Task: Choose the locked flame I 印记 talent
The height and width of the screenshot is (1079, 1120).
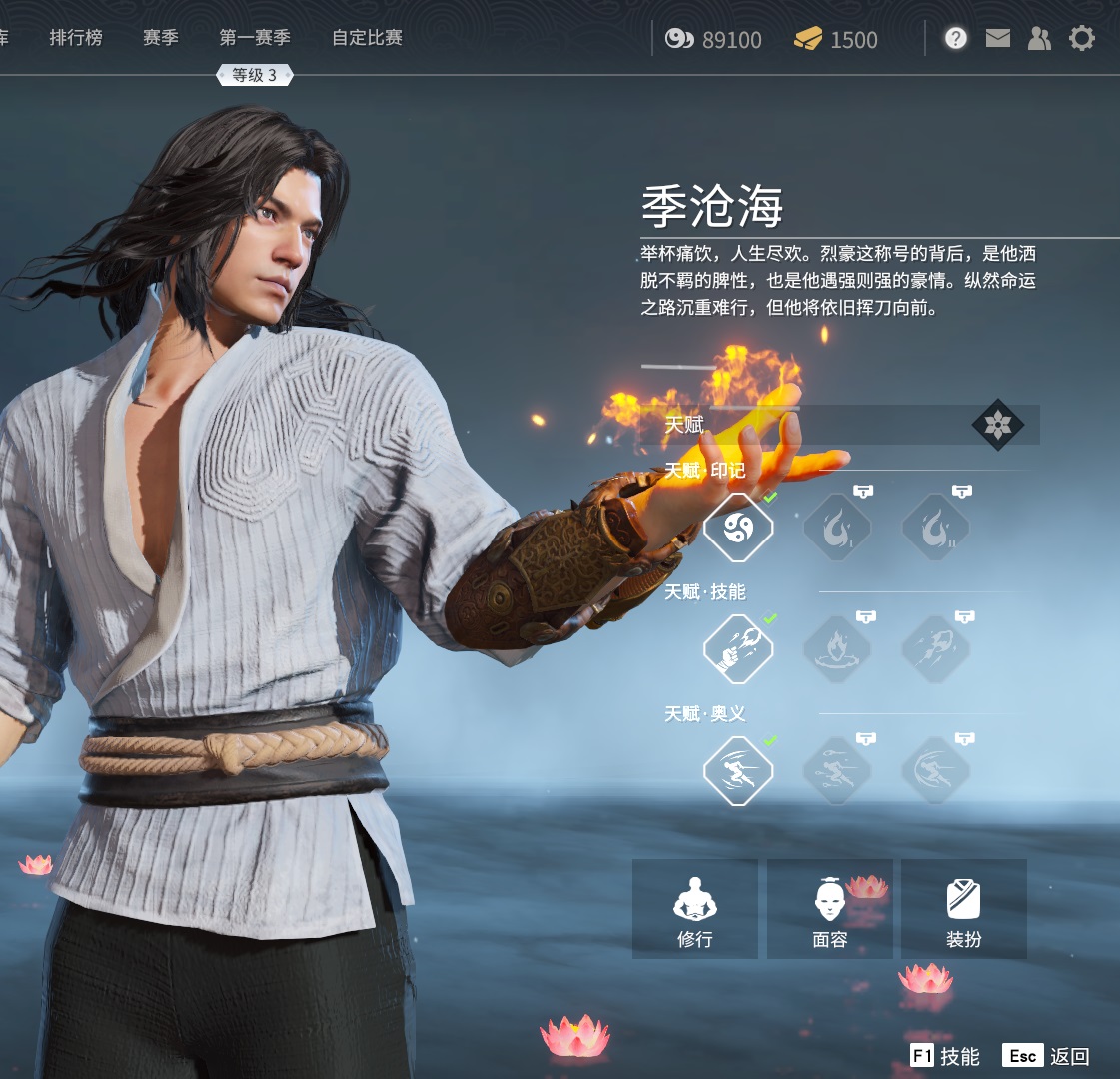Action: [x=837, y=528]
